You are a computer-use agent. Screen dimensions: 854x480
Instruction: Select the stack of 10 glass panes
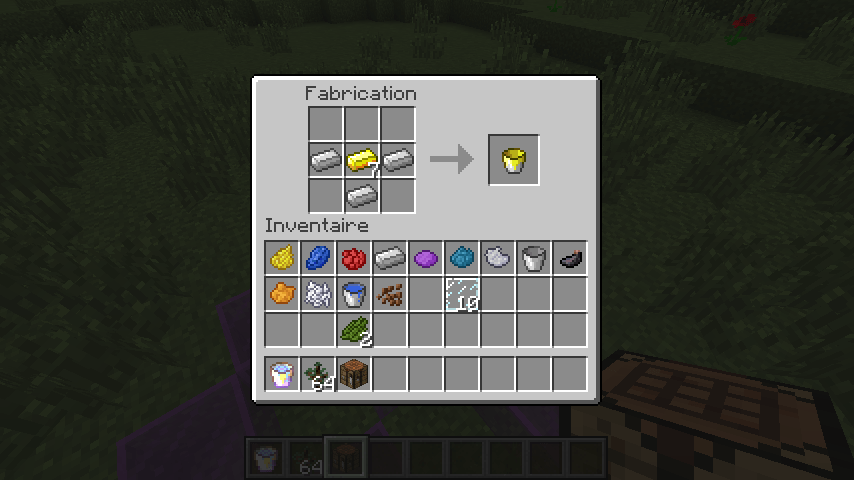pos(462,295)
